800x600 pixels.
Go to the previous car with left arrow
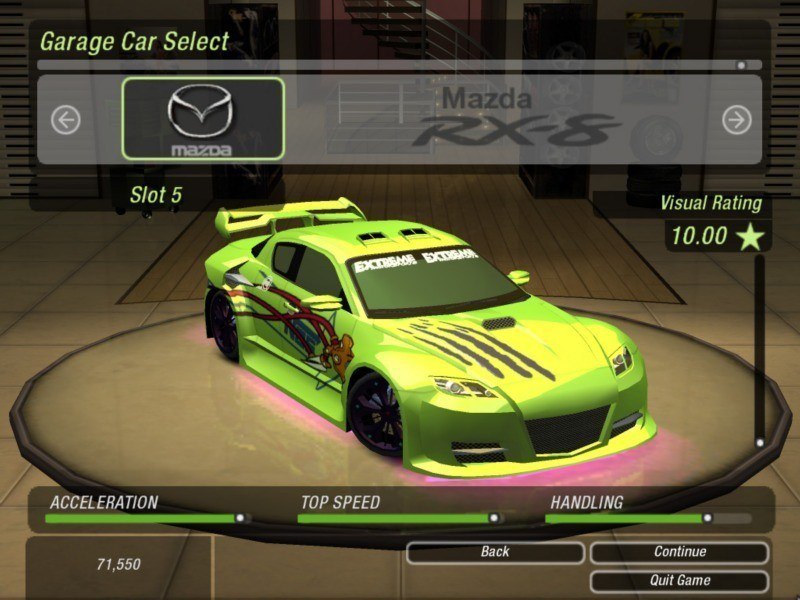[x=66, y=121]
